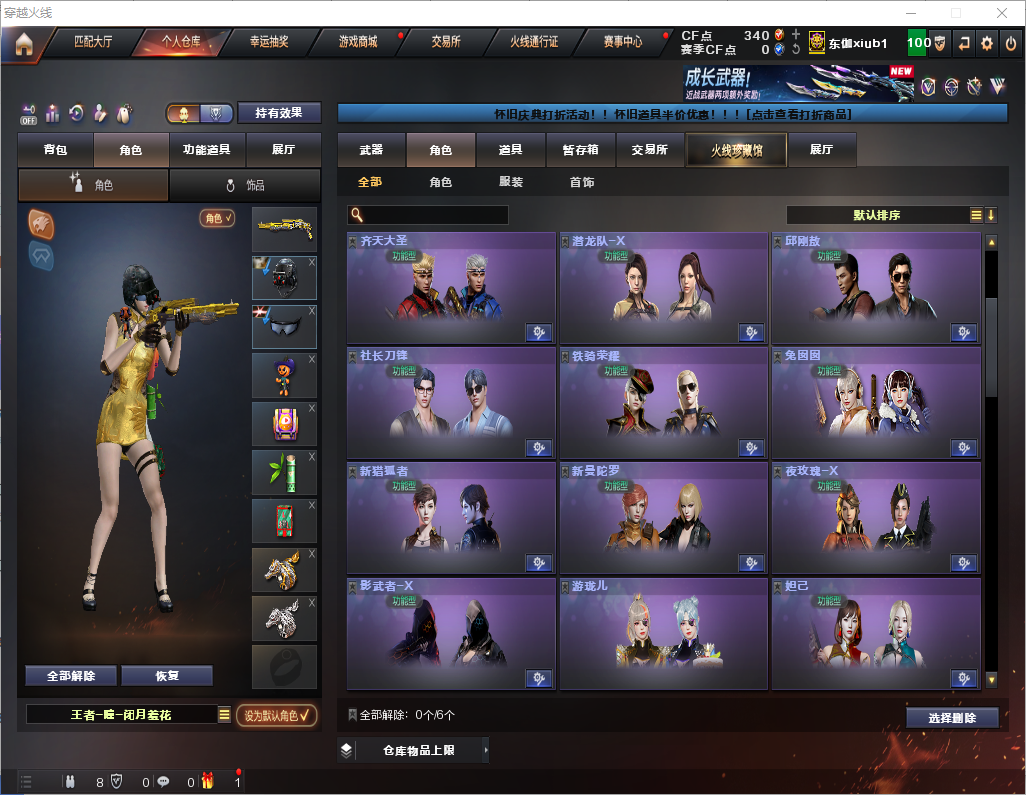Click the 全部解除 unequip all button

(x=71, y=675)
